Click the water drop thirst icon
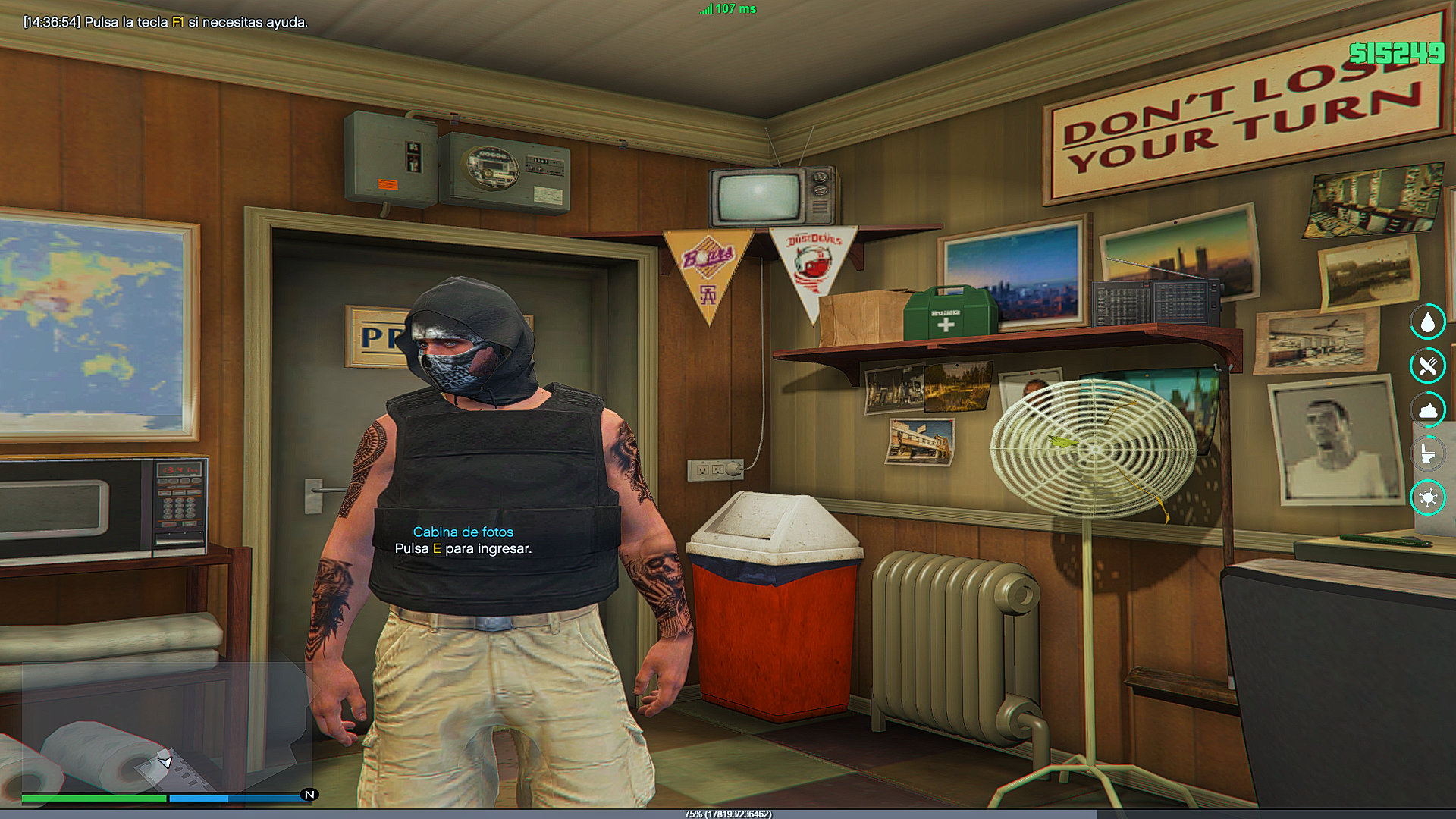 [x=1428, y=322]
